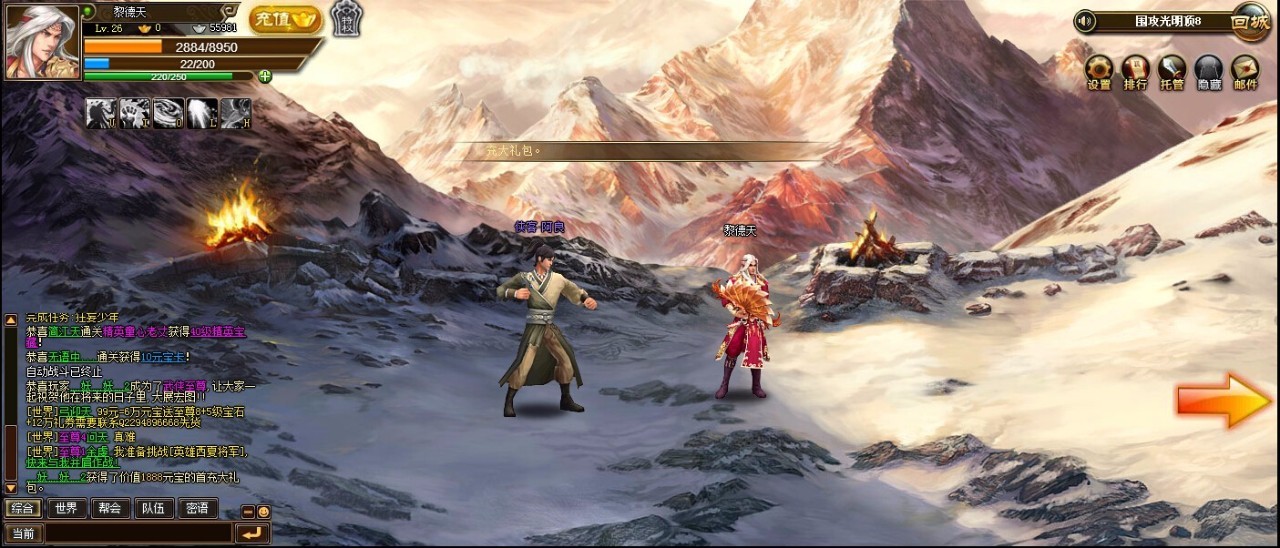Open the 充值 recharge shop button
The height and width of the screenshot is (548, 1280).
(x=284, y=19)
